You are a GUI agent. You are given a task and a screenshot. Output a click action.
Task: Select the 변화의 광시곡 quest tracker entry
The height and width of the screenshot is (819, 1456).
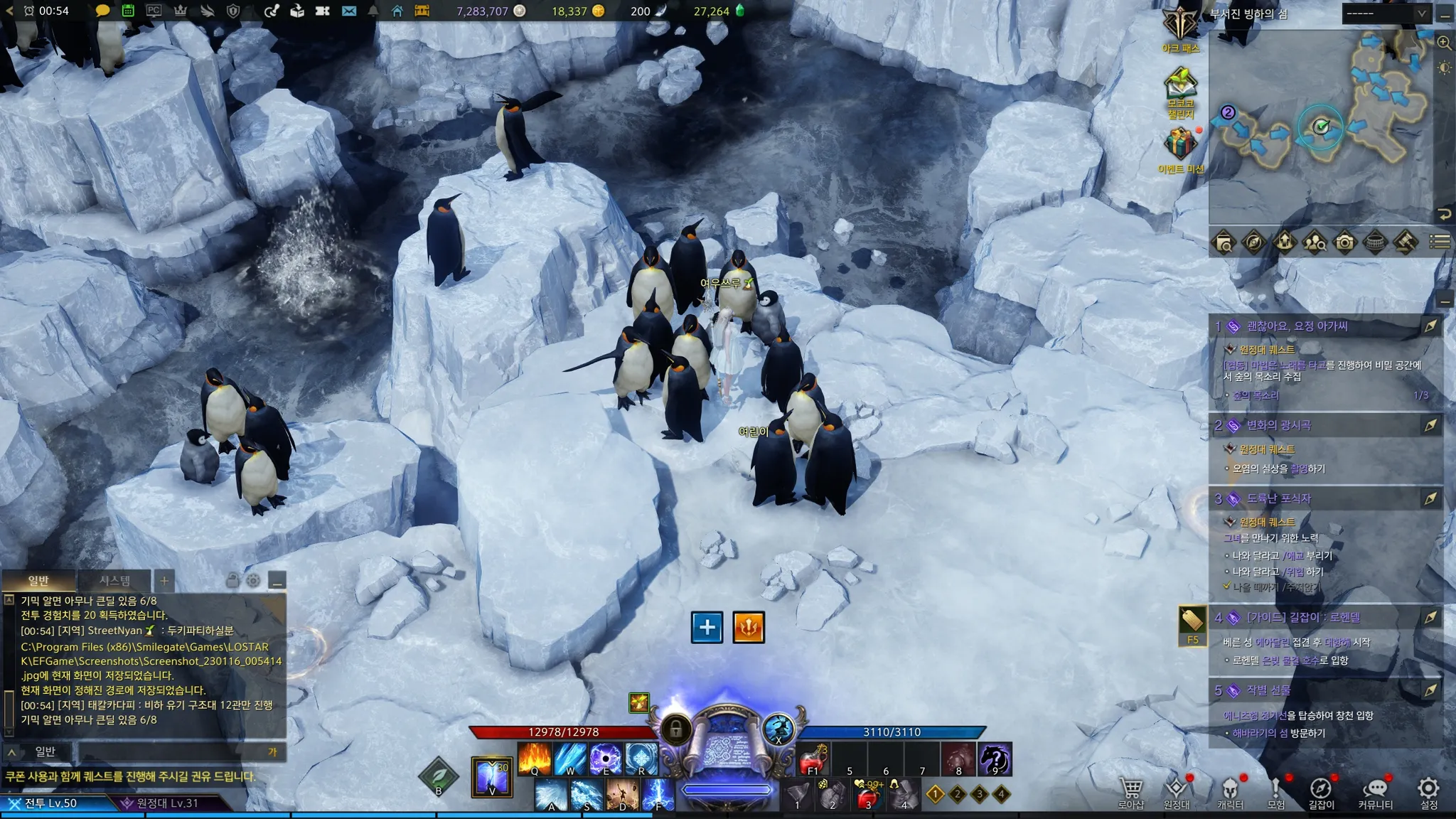1278,425
